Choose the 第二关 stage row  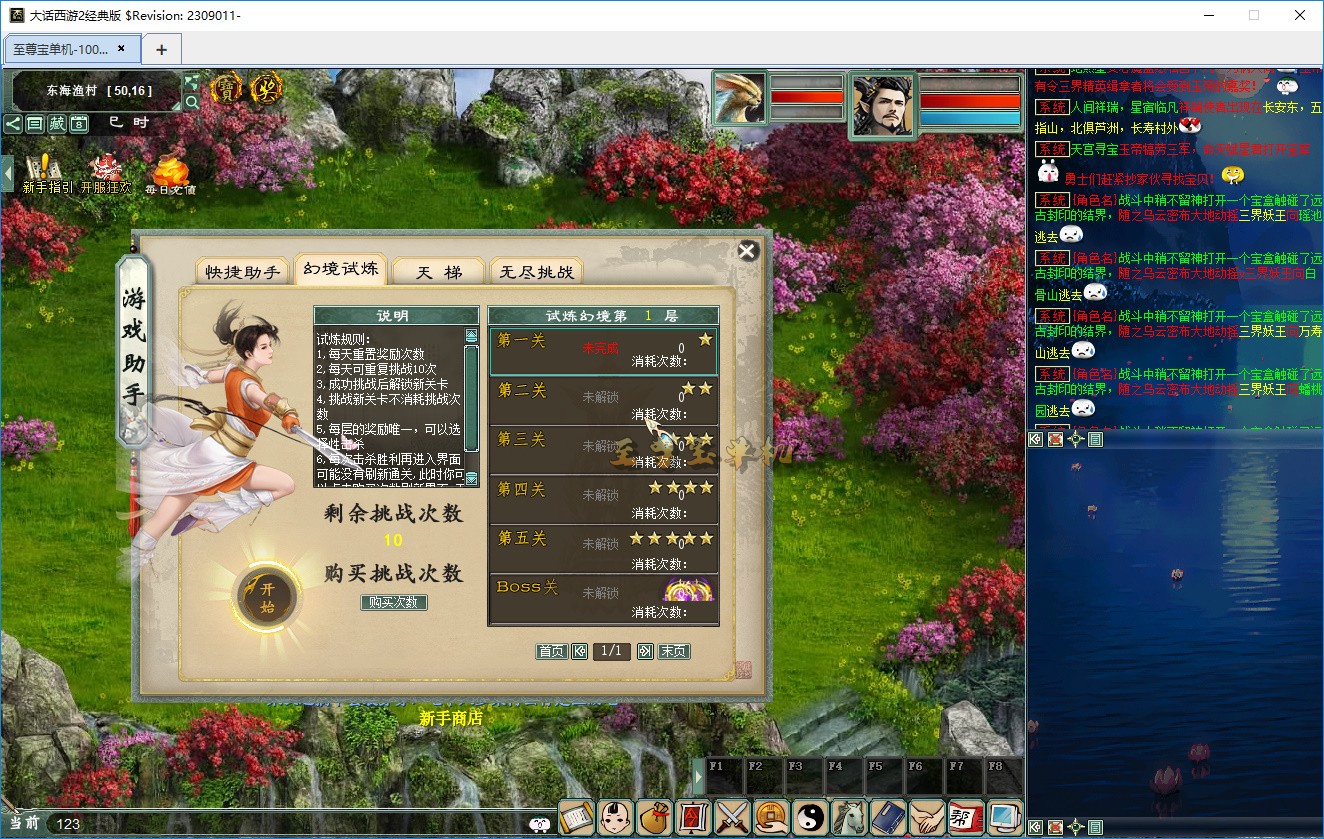coord(603,400)
